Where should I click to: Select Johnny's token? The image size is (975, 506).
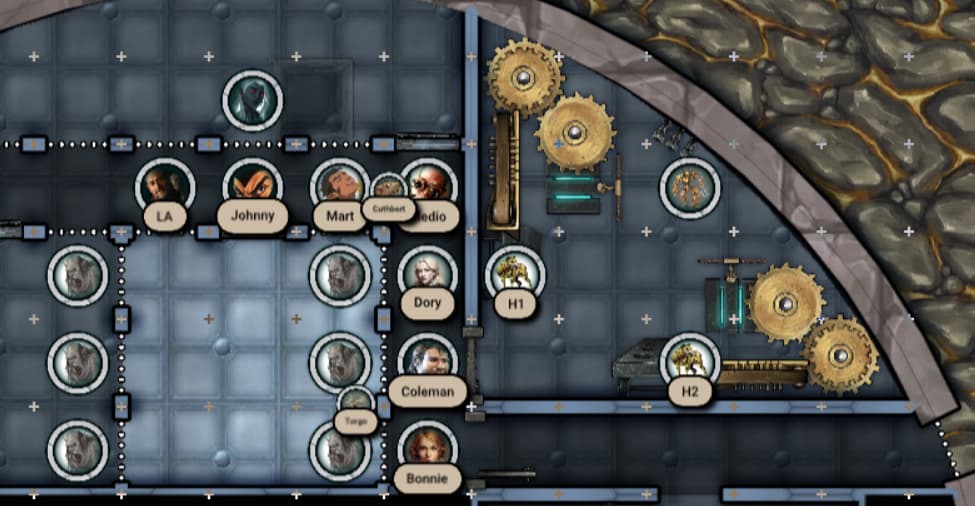click(x=252, y=185)
